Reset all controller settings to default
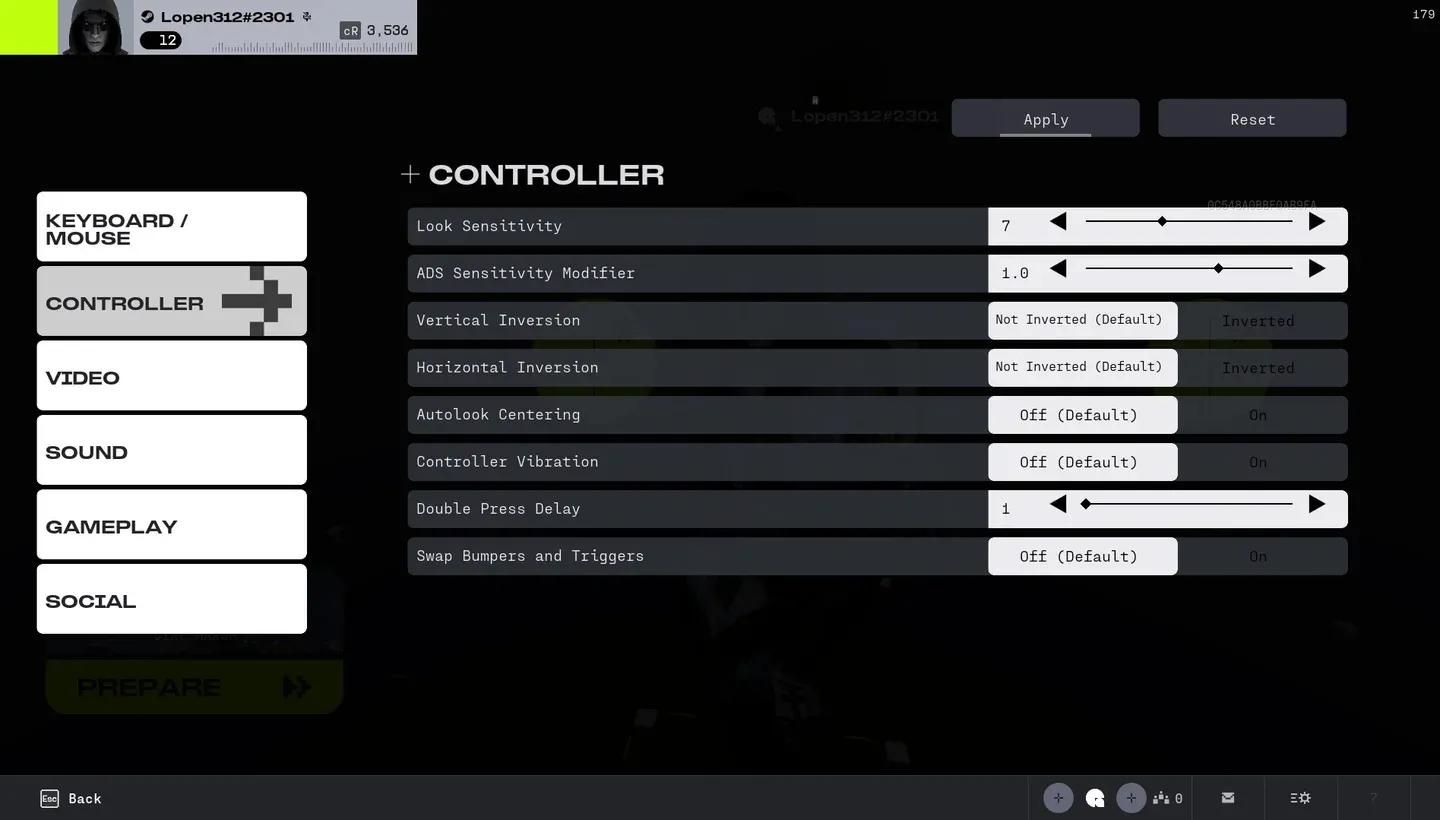Viewport: 1440px width, 820px height. [x=1251, y=118]
